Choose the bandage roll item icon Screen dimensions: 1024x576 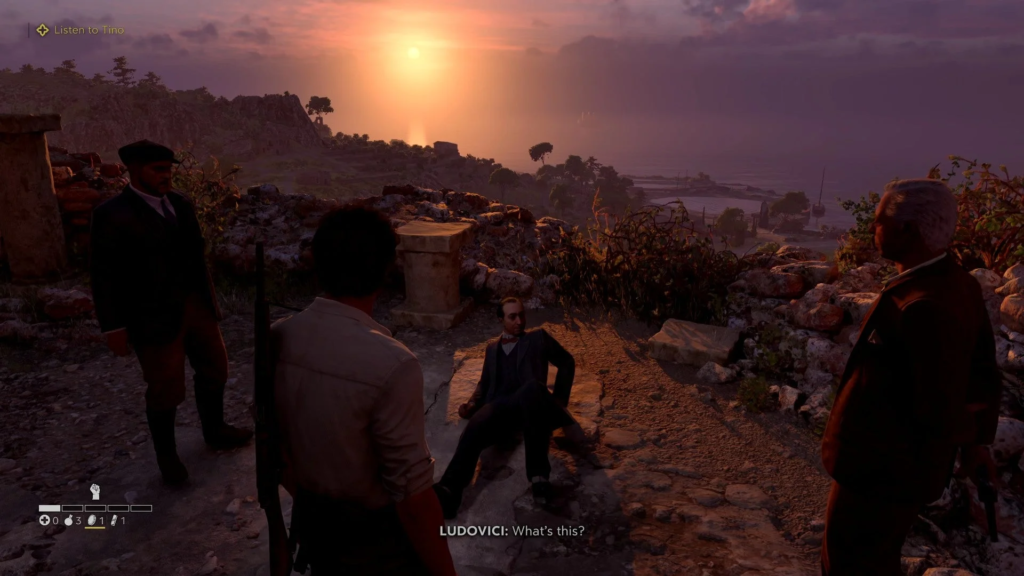click(114, 520)
